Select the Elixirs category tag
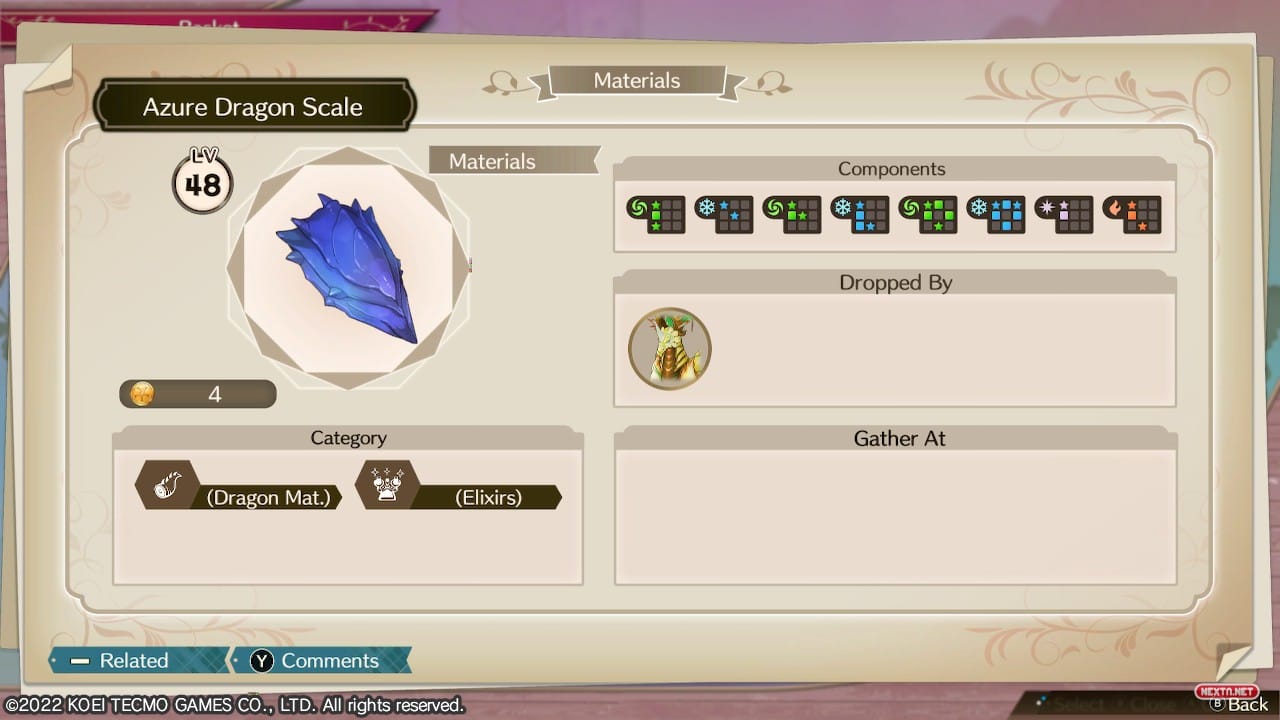1280x720 pixels. (x=460, y=496)
